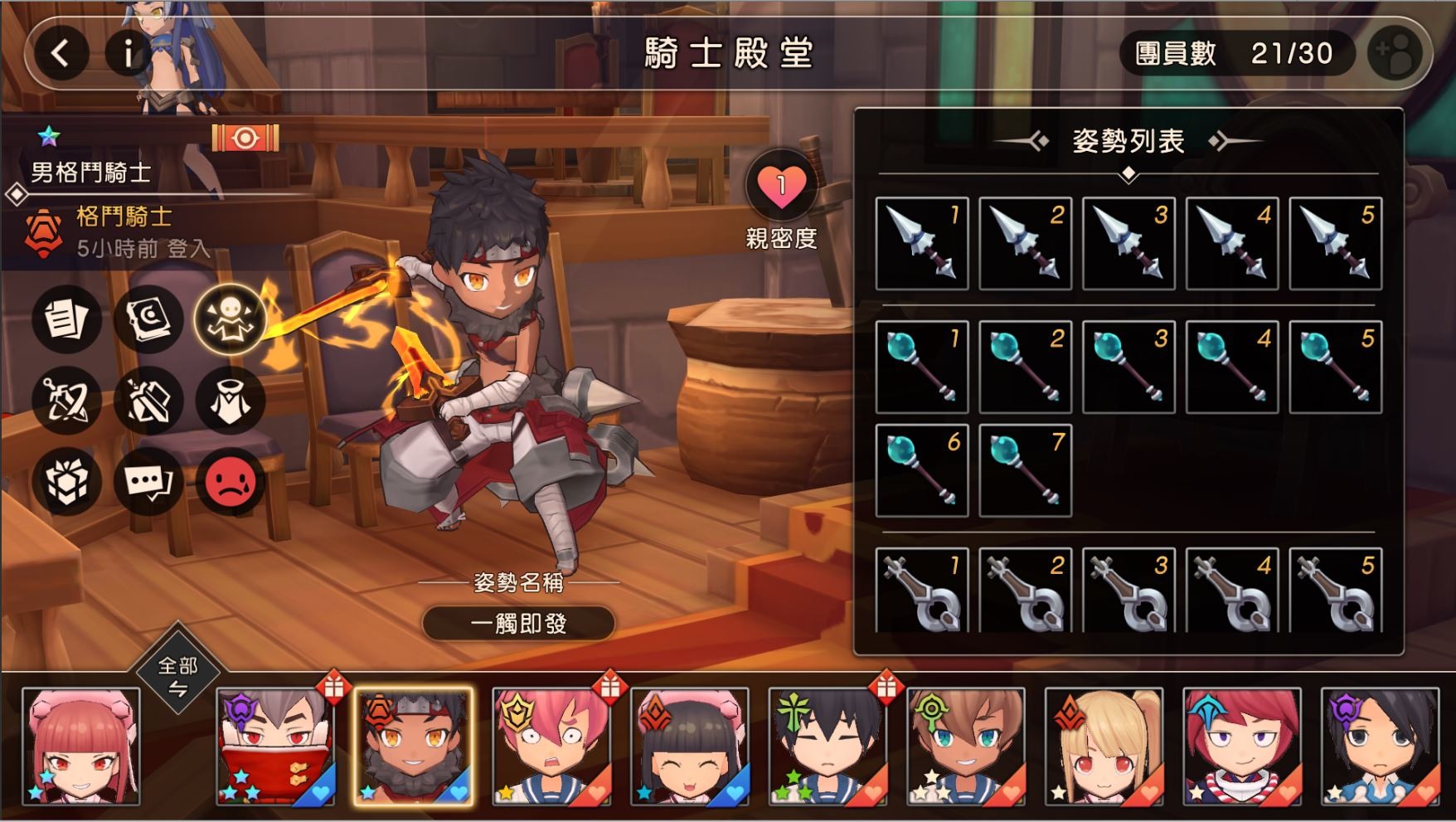This screenshot has width=1456, height=822.
Task: Open the chat message bubble icon
Action: (x=148, y=481)
